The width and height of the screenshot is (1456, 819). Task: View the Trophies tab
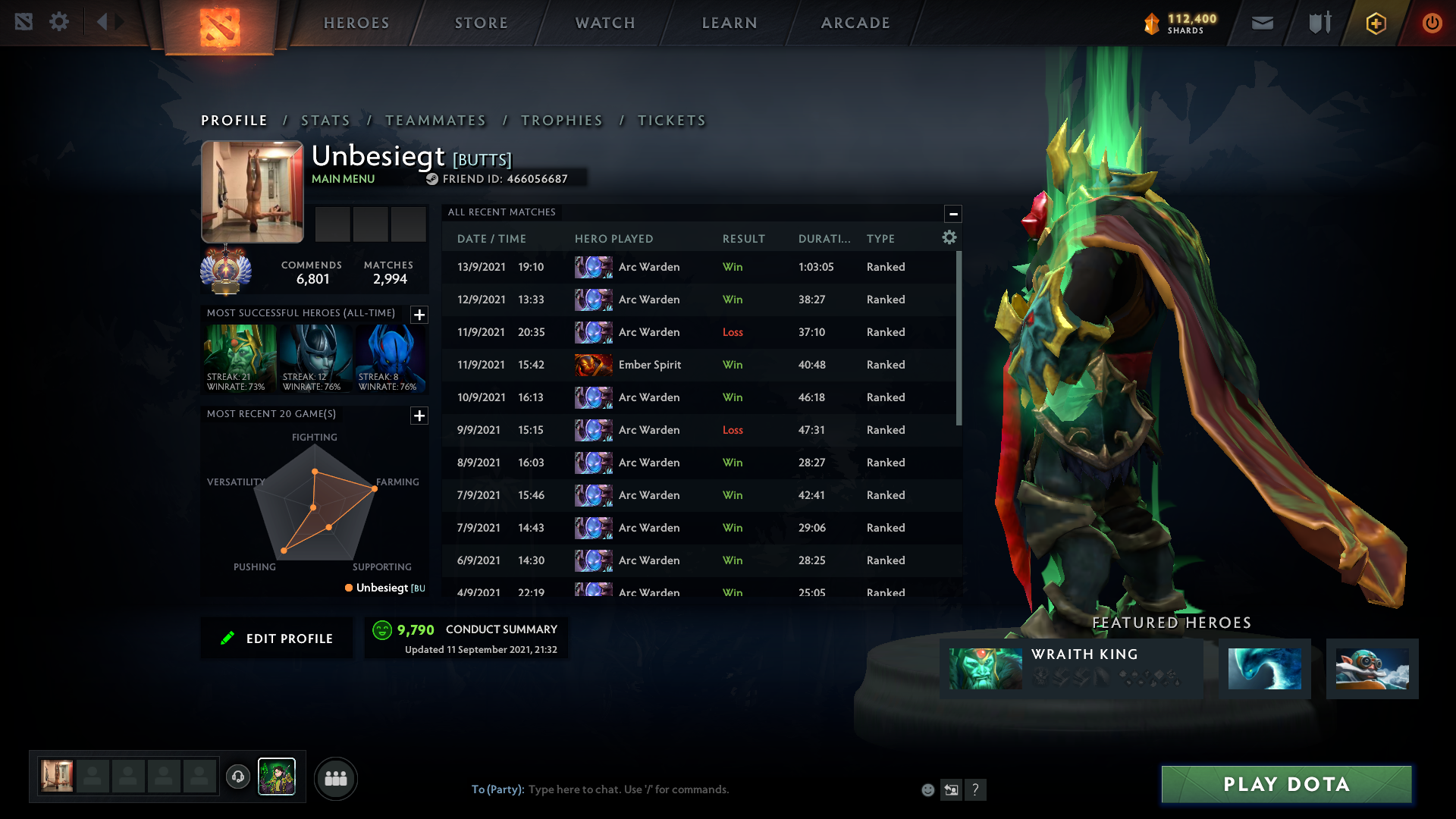[562, 121]
